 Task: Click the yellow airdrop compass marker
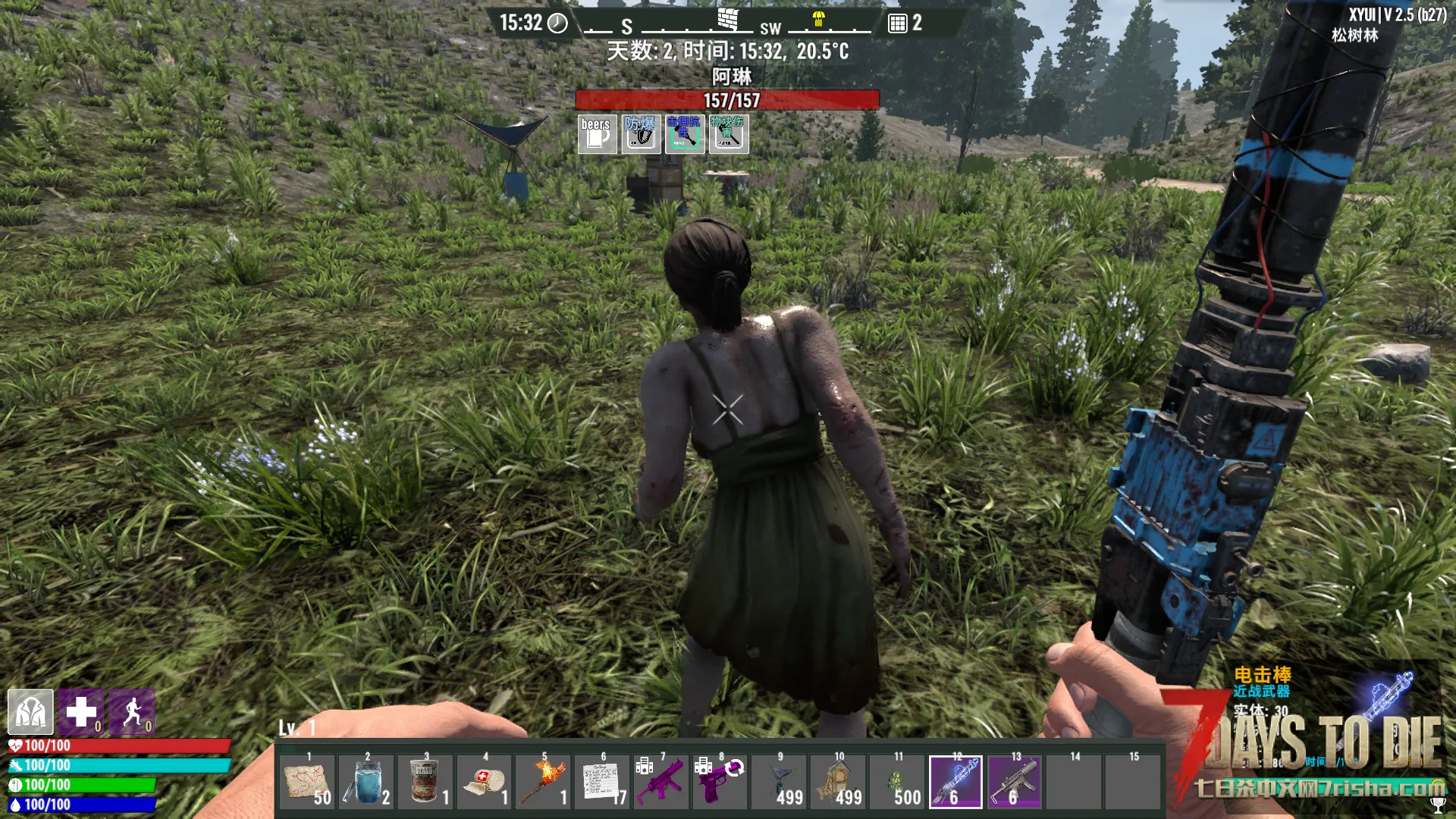tap(819, 19)
